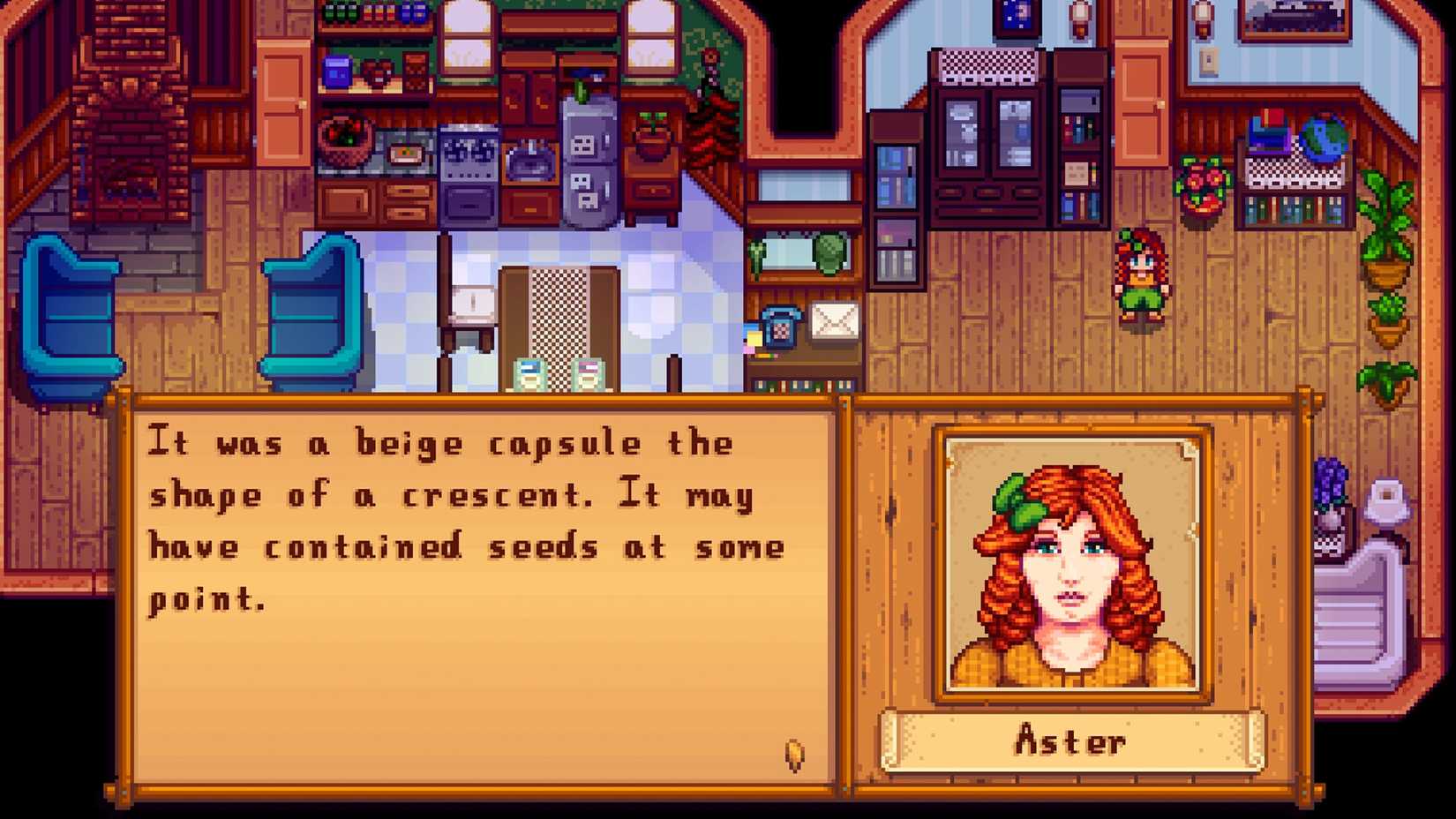Click the Aster name plate

(x=1070, y=741)
